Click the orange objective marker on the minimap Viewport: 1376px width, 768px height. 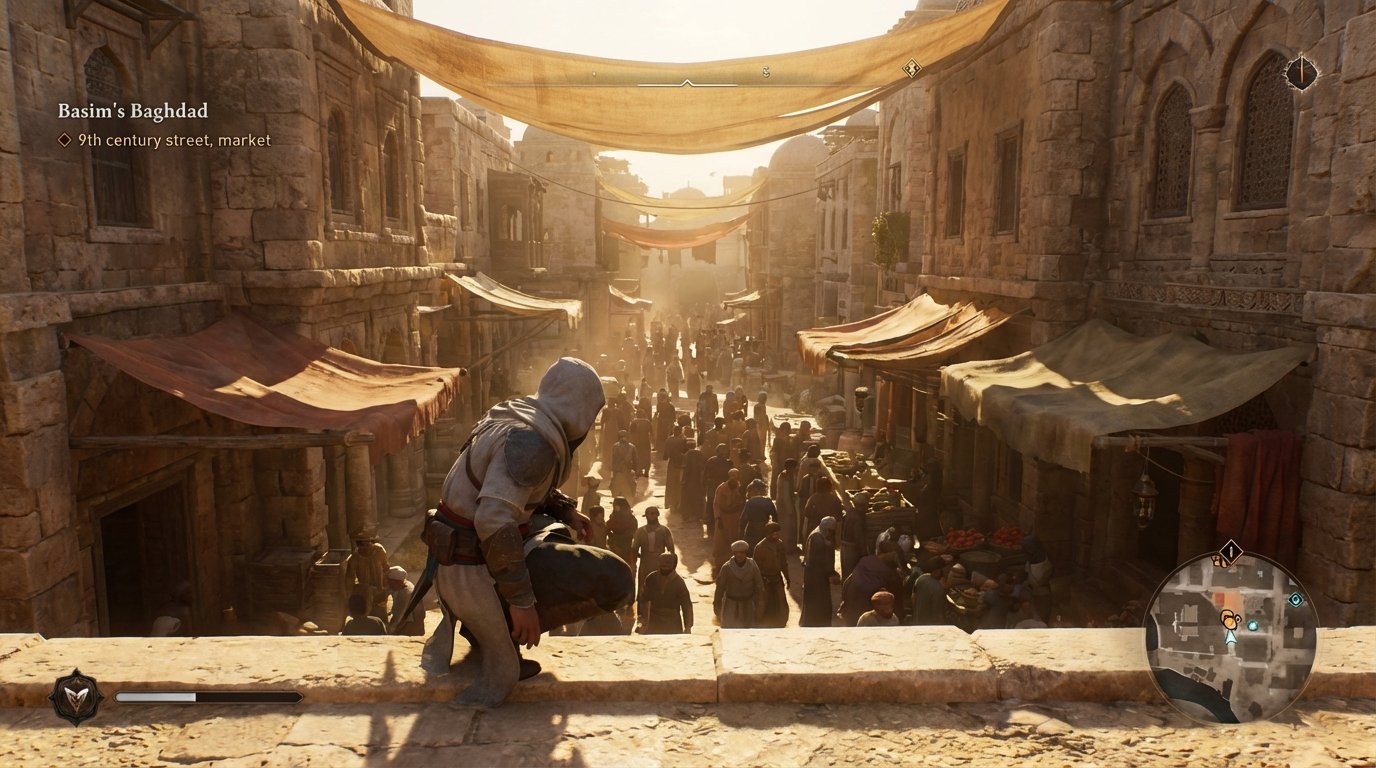(1229, 618)
